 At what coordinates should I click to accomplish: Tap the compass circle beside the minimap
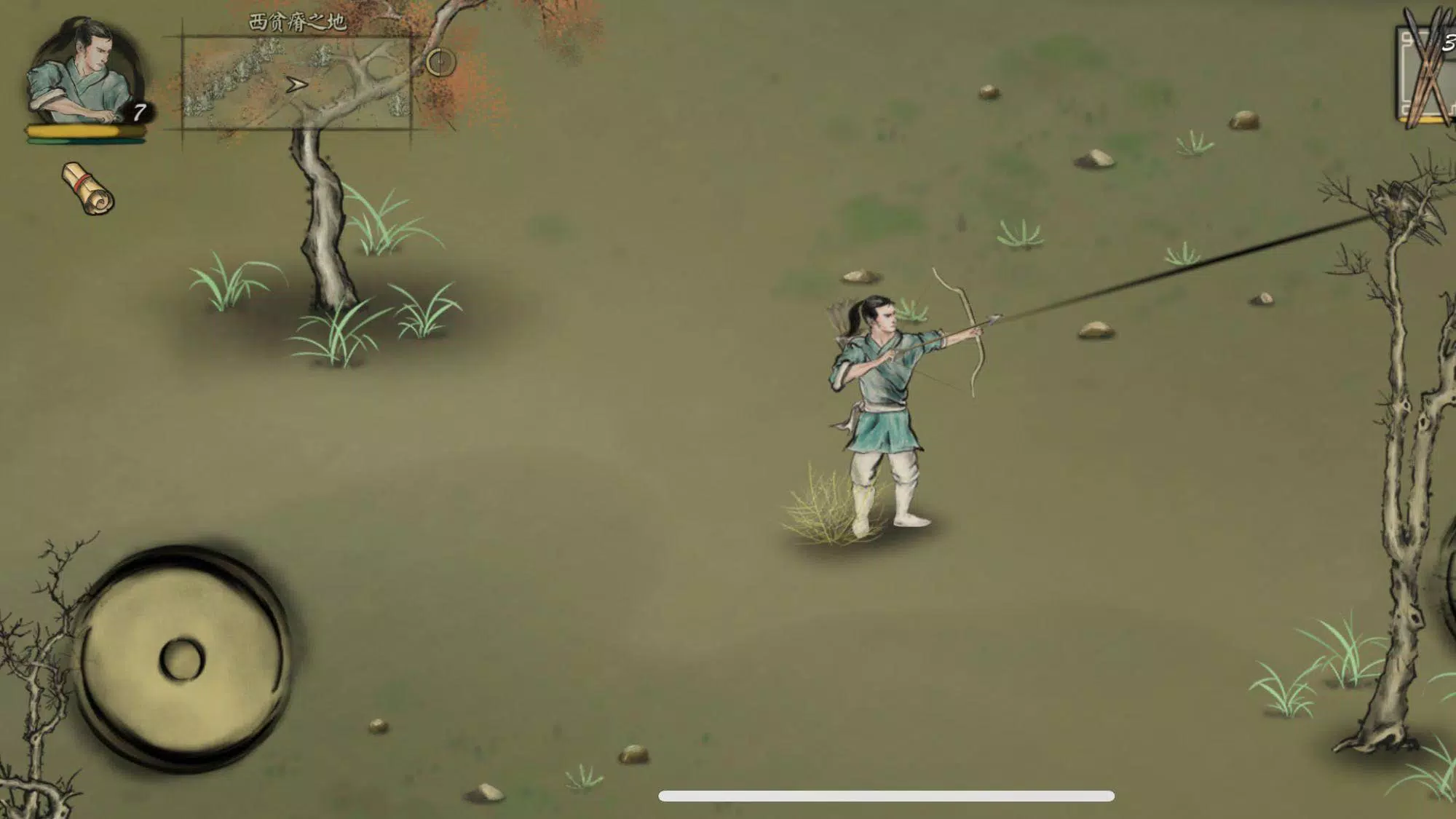(x=440, y=63)
